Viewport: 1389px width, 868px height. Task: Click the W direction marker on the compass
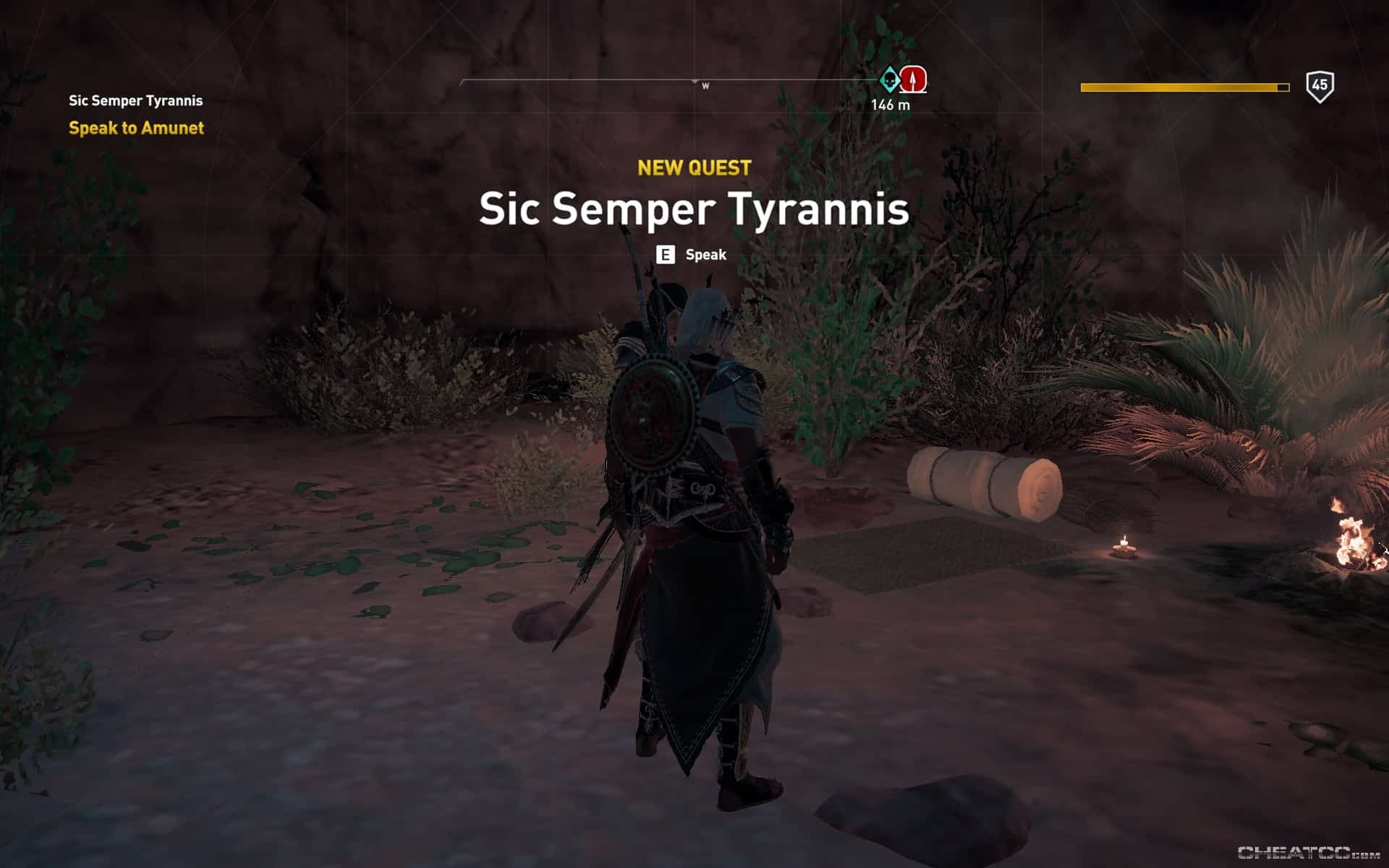[x=705, y=84]
